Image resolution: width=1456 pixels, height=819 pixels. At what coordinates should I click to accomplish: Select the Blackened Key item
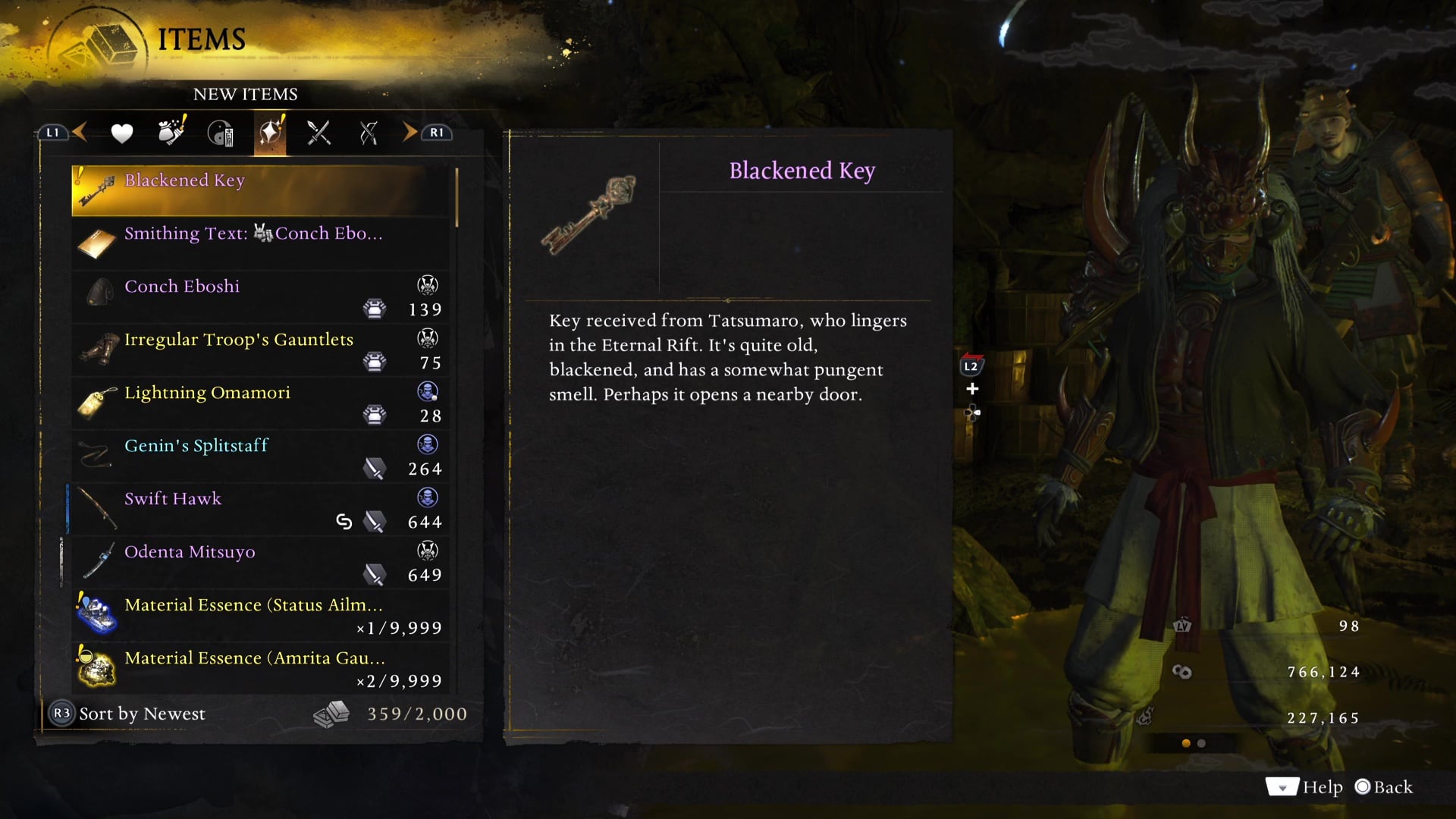tap(262, 190)
